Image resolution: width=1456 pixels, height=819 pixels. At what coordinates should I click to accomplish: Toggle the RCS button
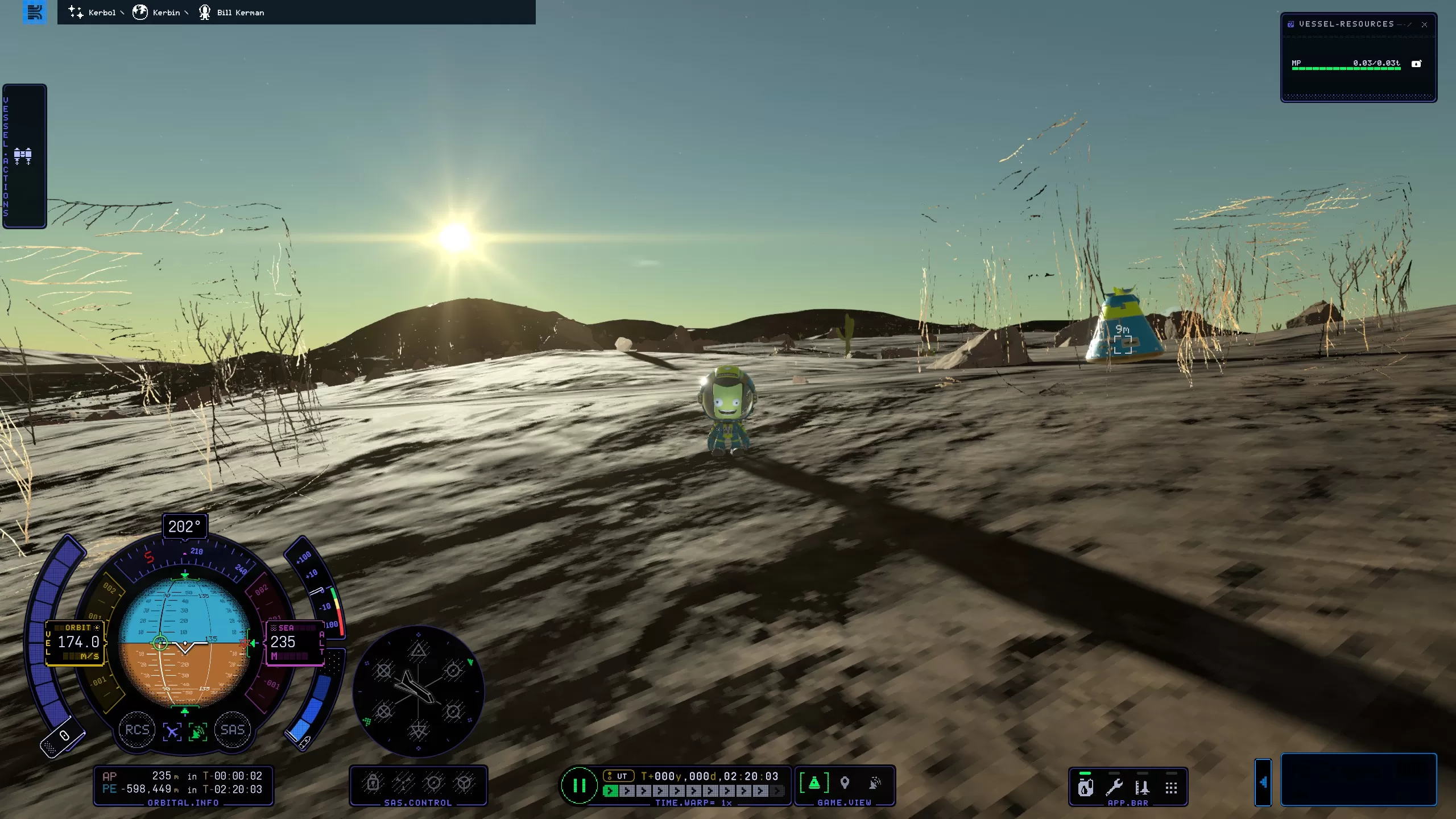point(137,730)
